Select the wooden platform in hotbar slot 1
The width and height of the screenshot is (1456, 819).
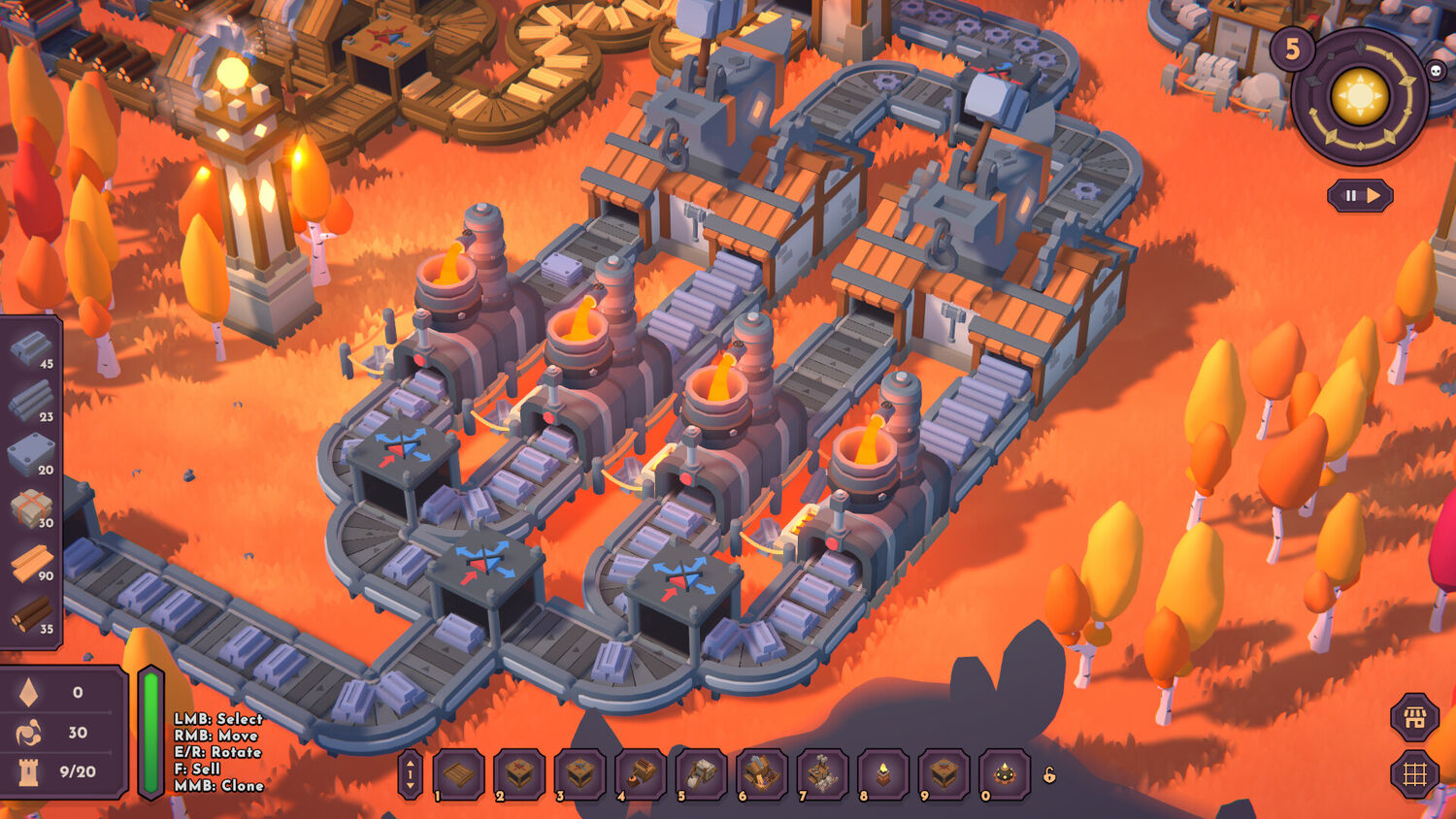coord(458,774)
